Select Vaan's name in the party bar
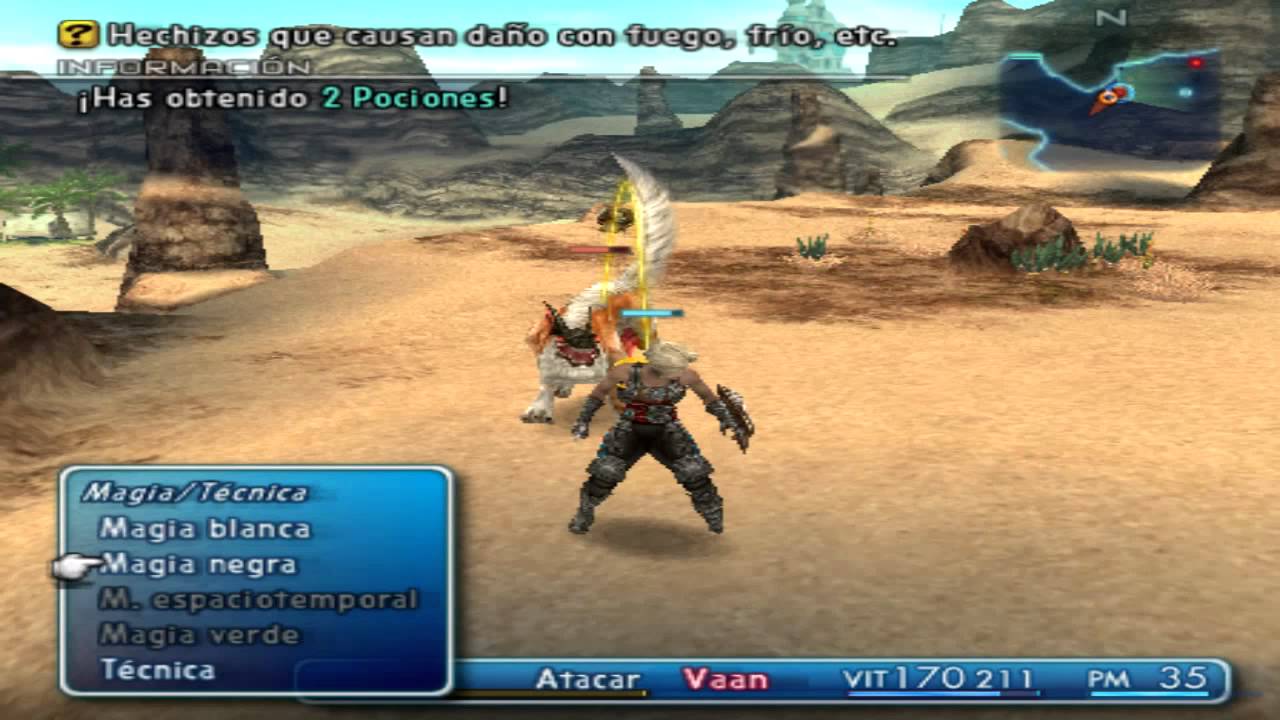The width and height of the screenshot is (1280, 720). point(725,680)
